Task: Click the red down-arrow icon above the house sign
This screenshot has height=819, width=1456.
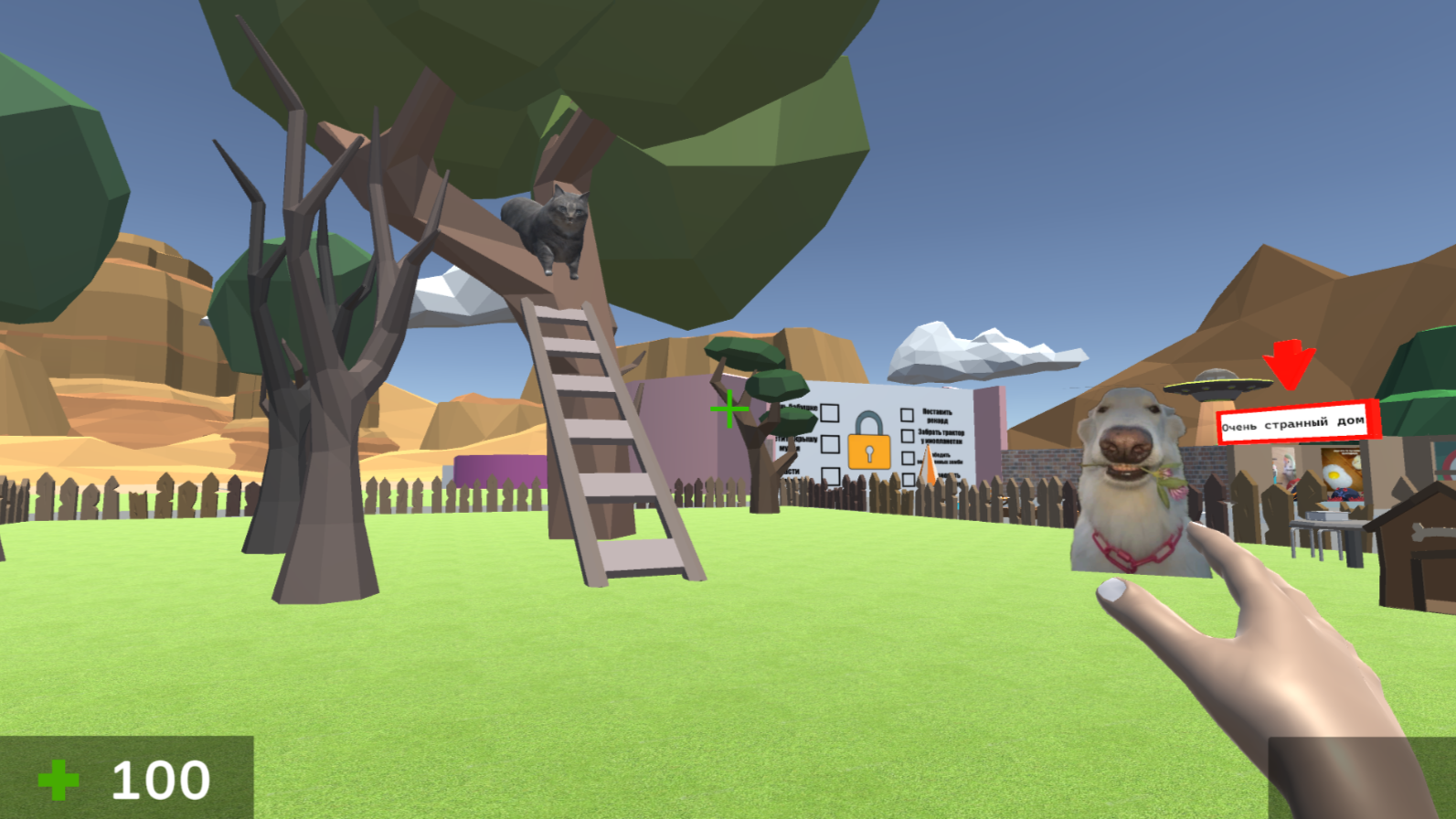Action: tap(1291, 366)
